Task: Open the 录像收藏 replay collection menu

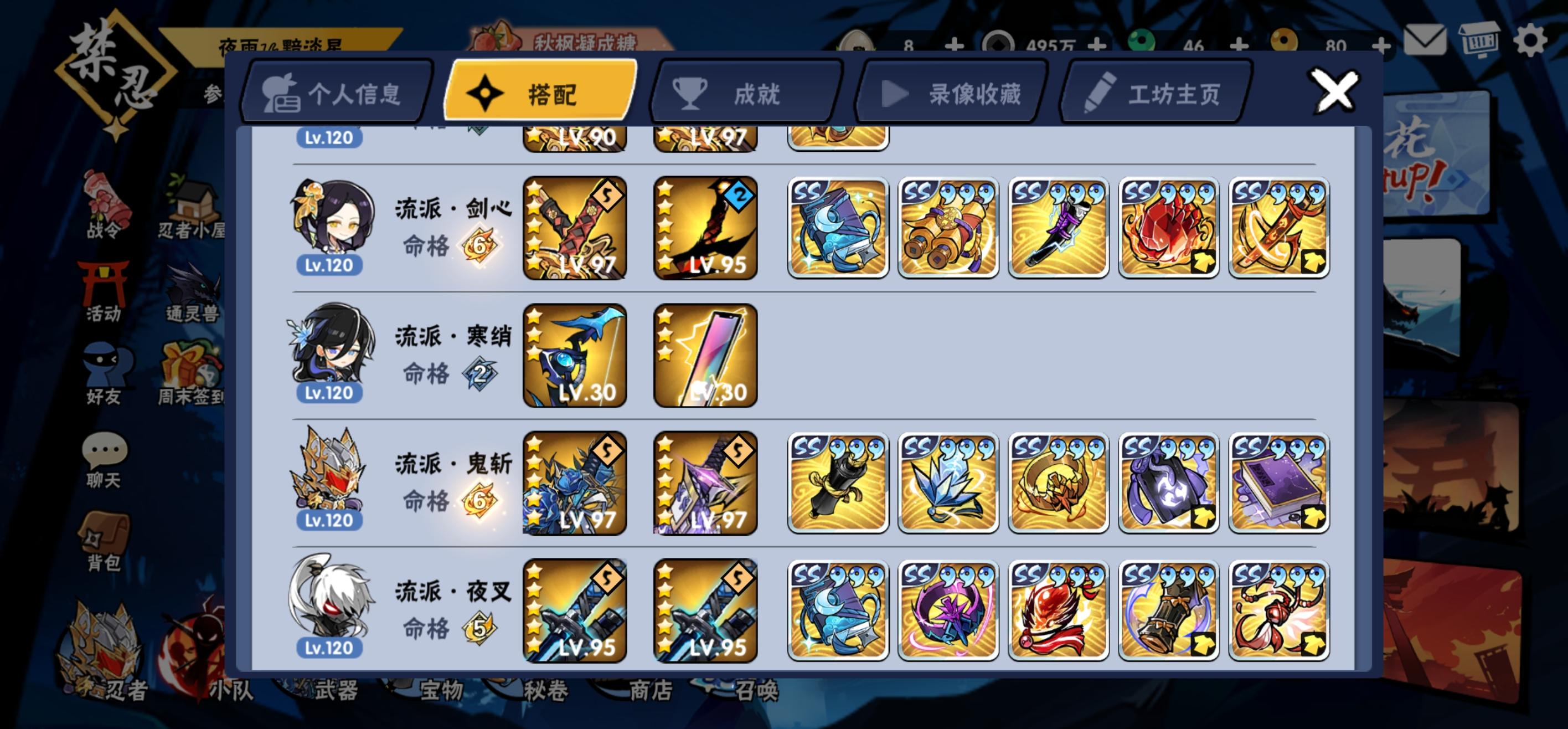Action: pyautogui.click(x=950, y=93)
